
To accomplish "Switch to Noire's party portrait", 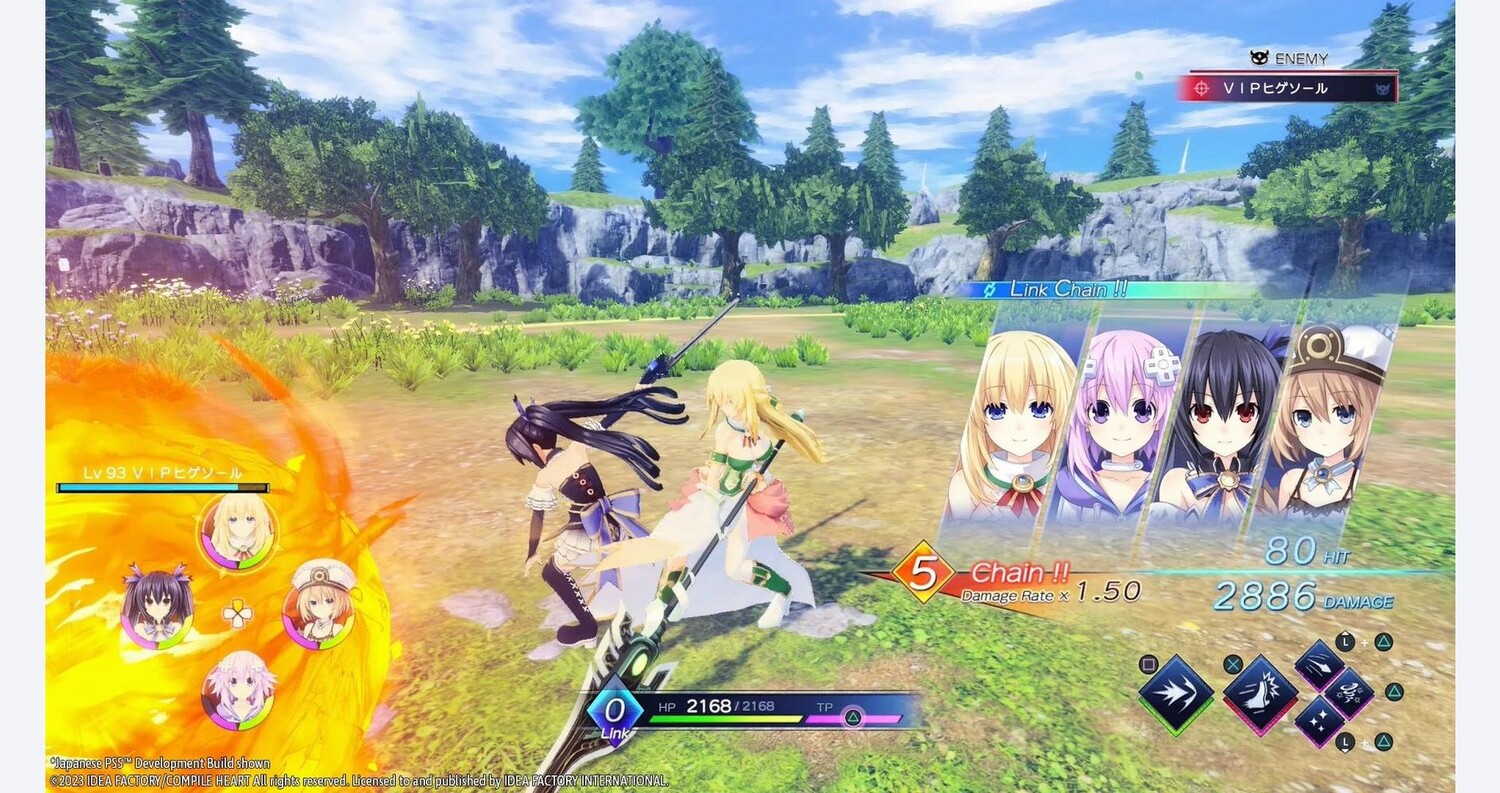I will (158, 606).
